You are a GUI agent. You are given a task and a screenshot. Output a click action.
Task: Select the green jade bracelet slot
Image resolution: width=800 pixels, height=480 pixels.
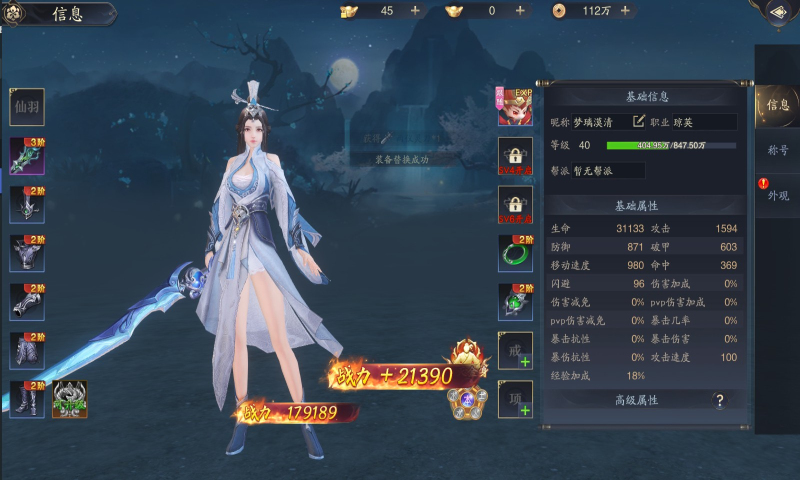coord(515,254)
